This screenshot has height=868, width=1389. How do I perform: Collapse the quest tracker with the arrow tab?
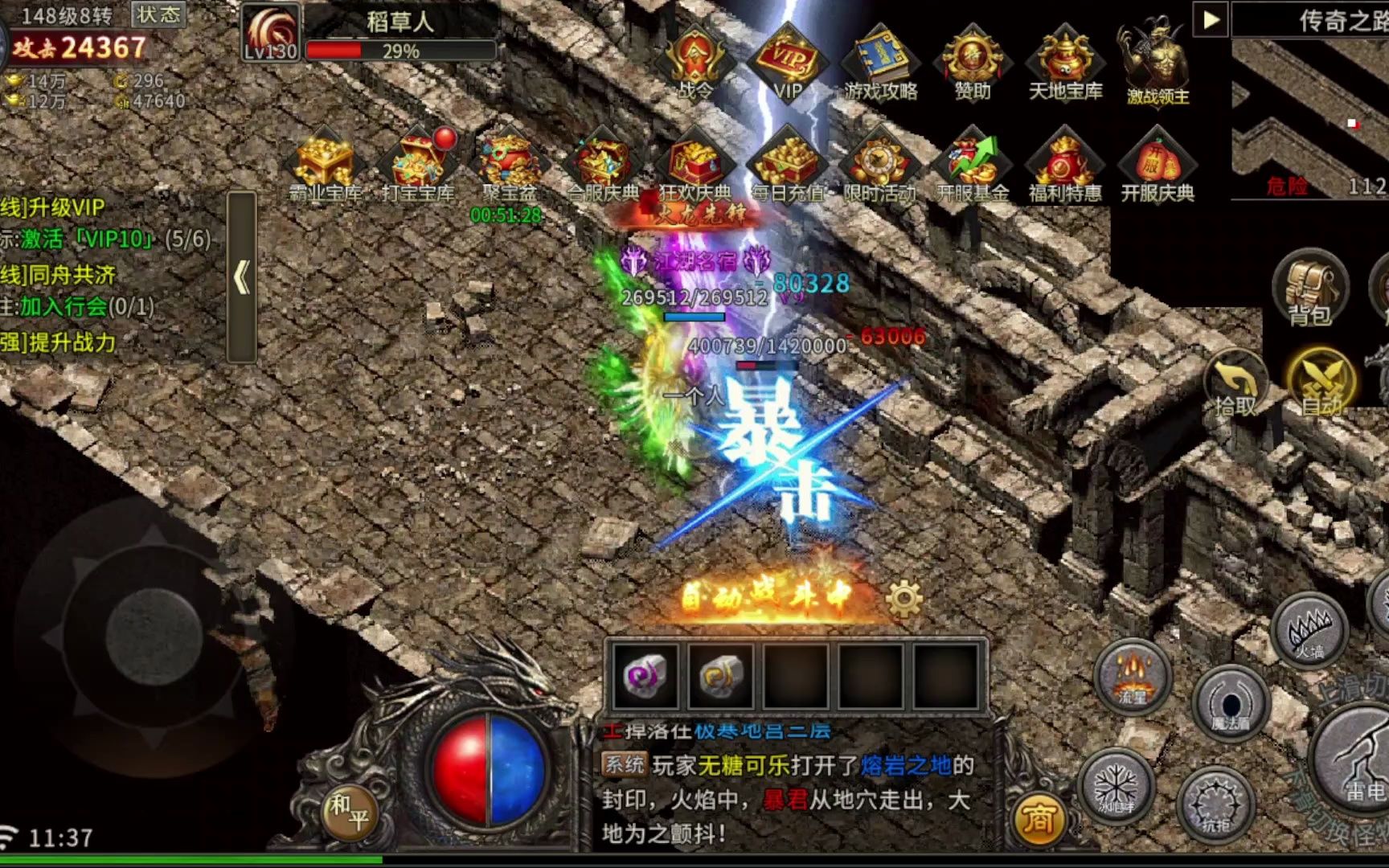coord(242,277)
